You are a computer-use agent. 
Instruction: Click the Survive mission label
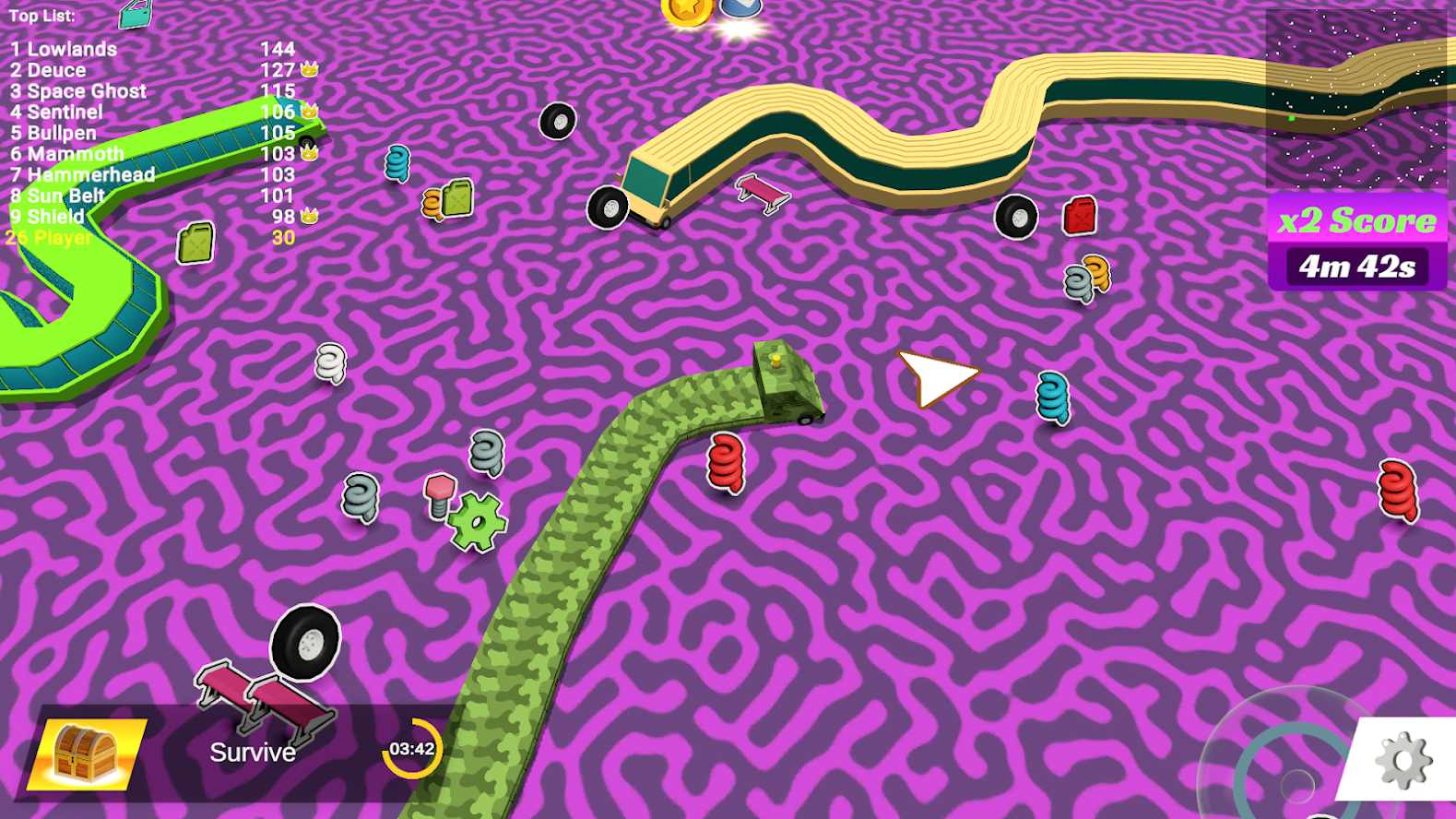point(253,752)
